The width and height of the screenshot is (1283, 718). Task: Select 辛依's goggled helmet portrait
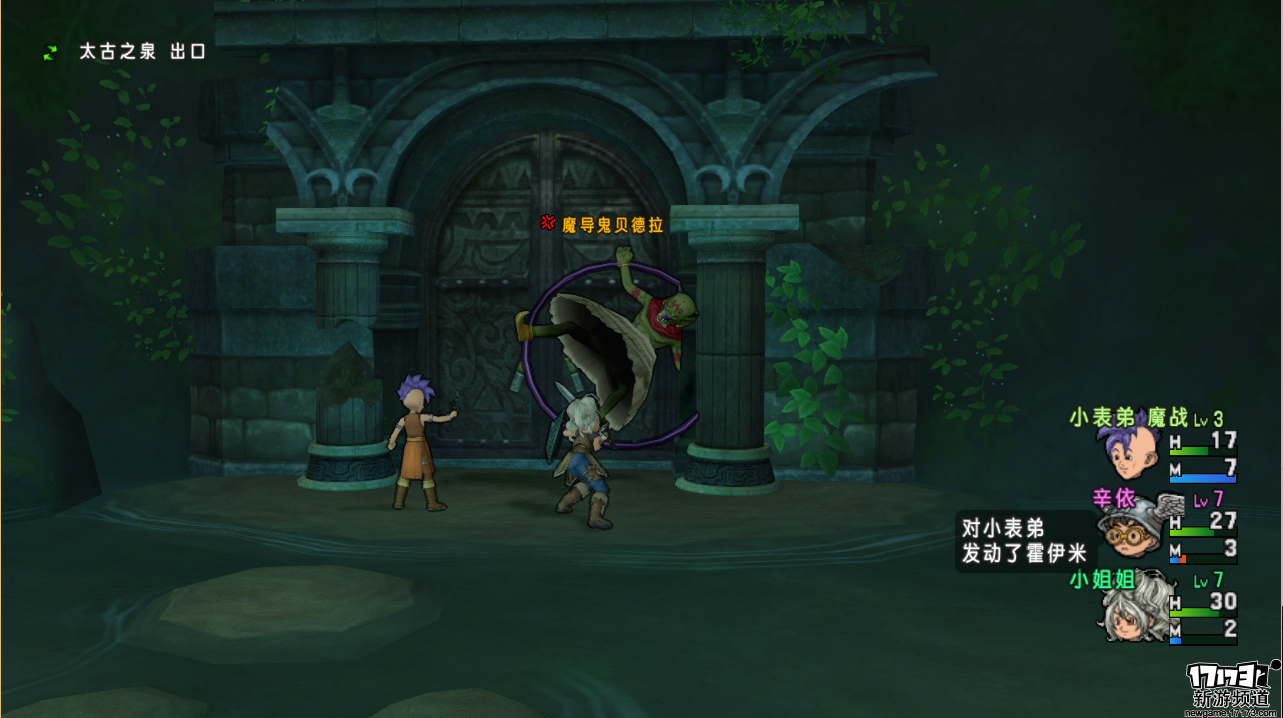[x=1128, y=531]
